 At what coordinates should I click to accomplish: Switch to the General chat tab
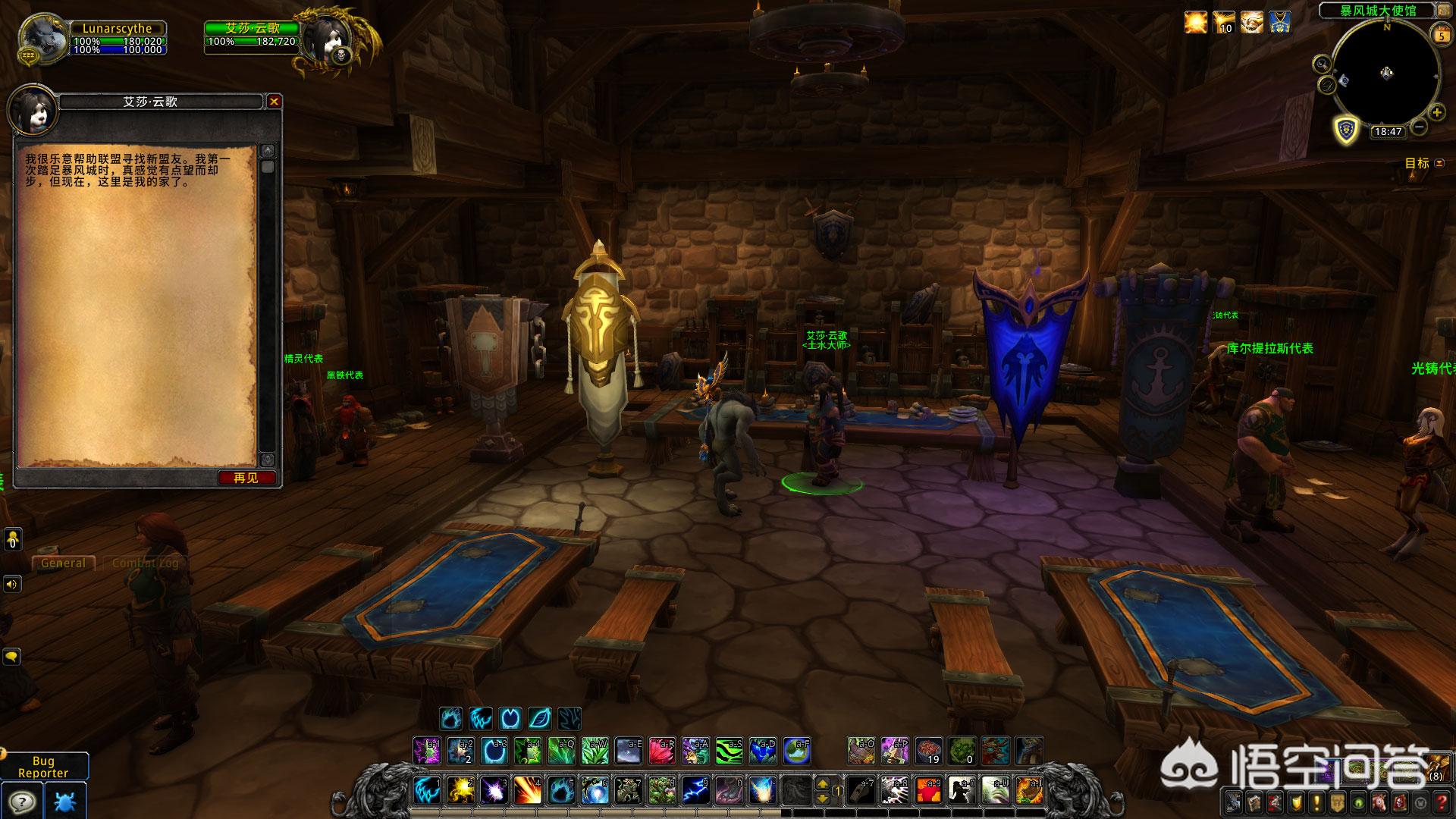pyautogui.click(x=63, y=563)
